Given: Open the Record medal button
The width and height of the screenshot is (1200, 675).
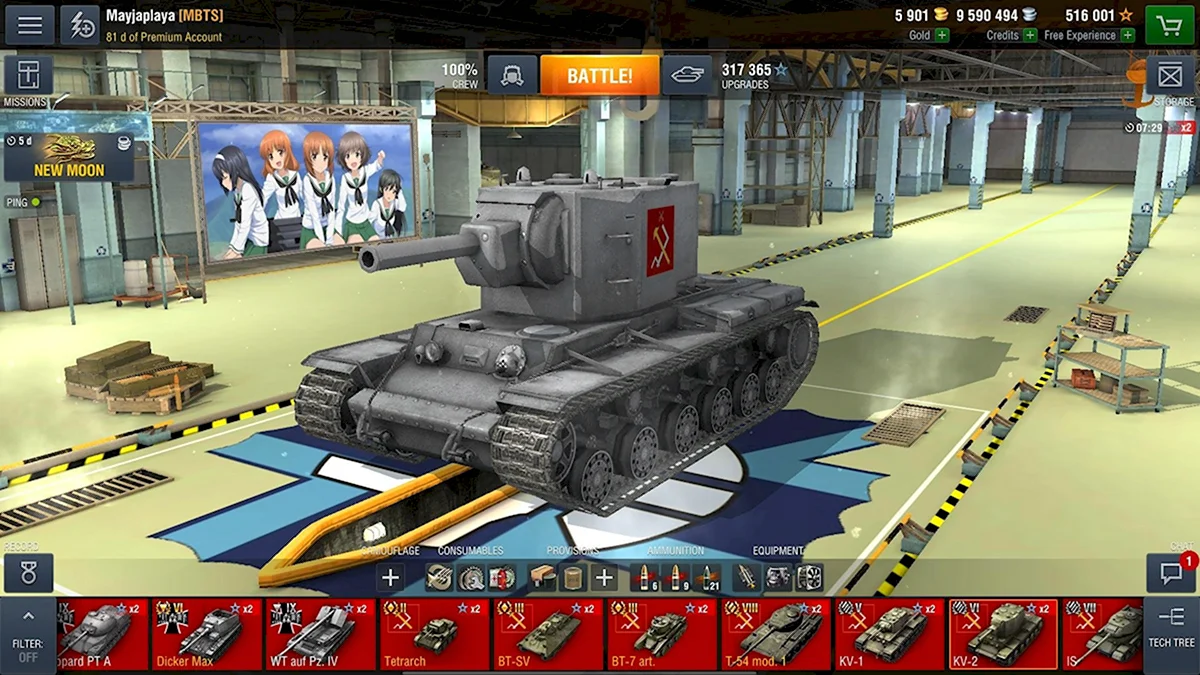Looking at the screenshot, I should (28, 574).
